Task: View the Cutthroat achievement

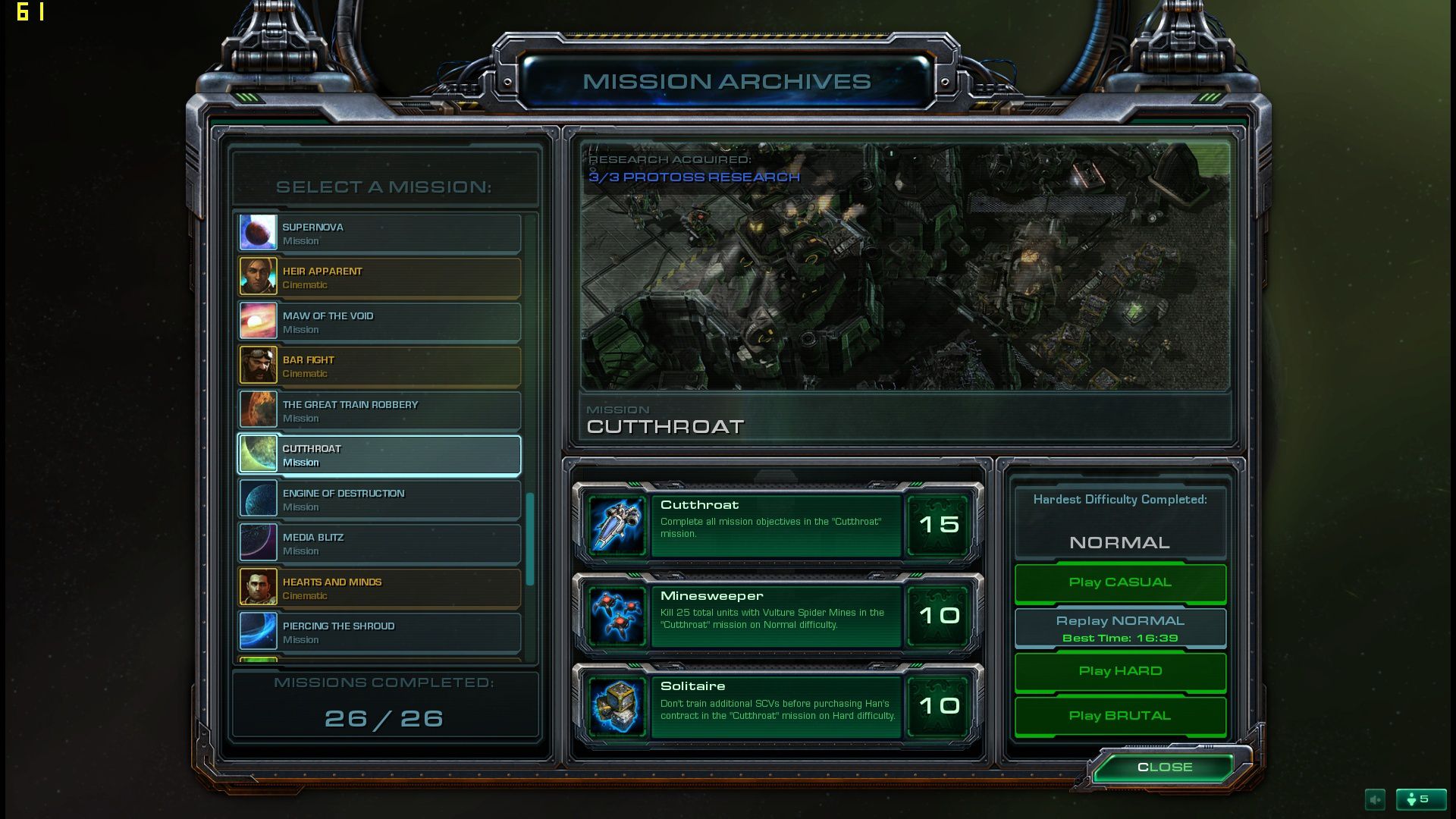Action: [777, 526]
